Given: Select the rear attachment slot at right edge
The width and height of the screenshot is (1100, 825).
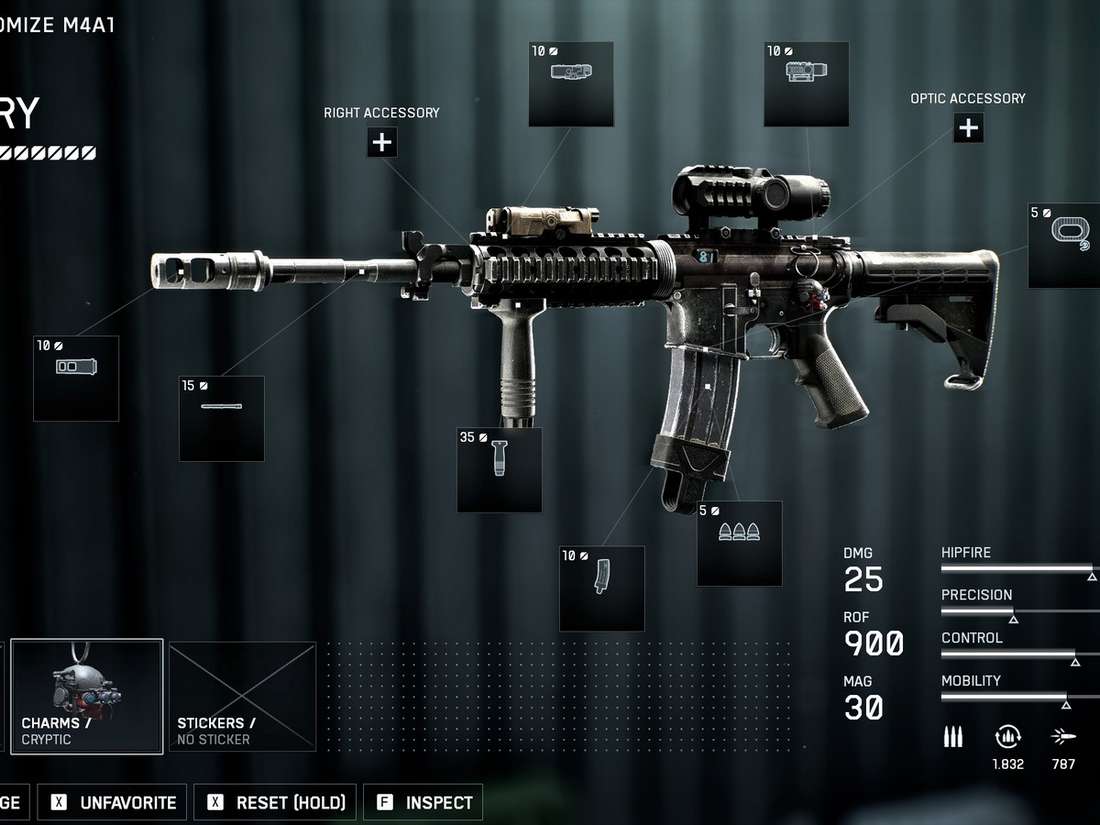Looking at the screenshot, I should (1066, 245).
